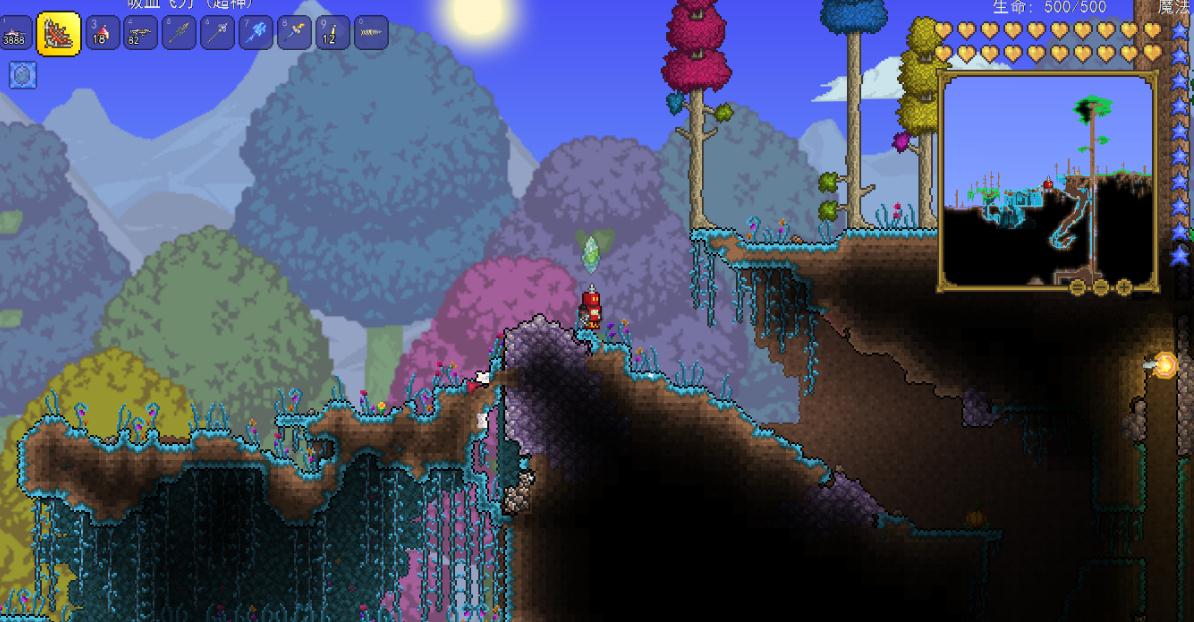This screenshot has height=622, width=1194.
Task: Select the blue glowing tool in slot 7
Action: tap(256, 33)
